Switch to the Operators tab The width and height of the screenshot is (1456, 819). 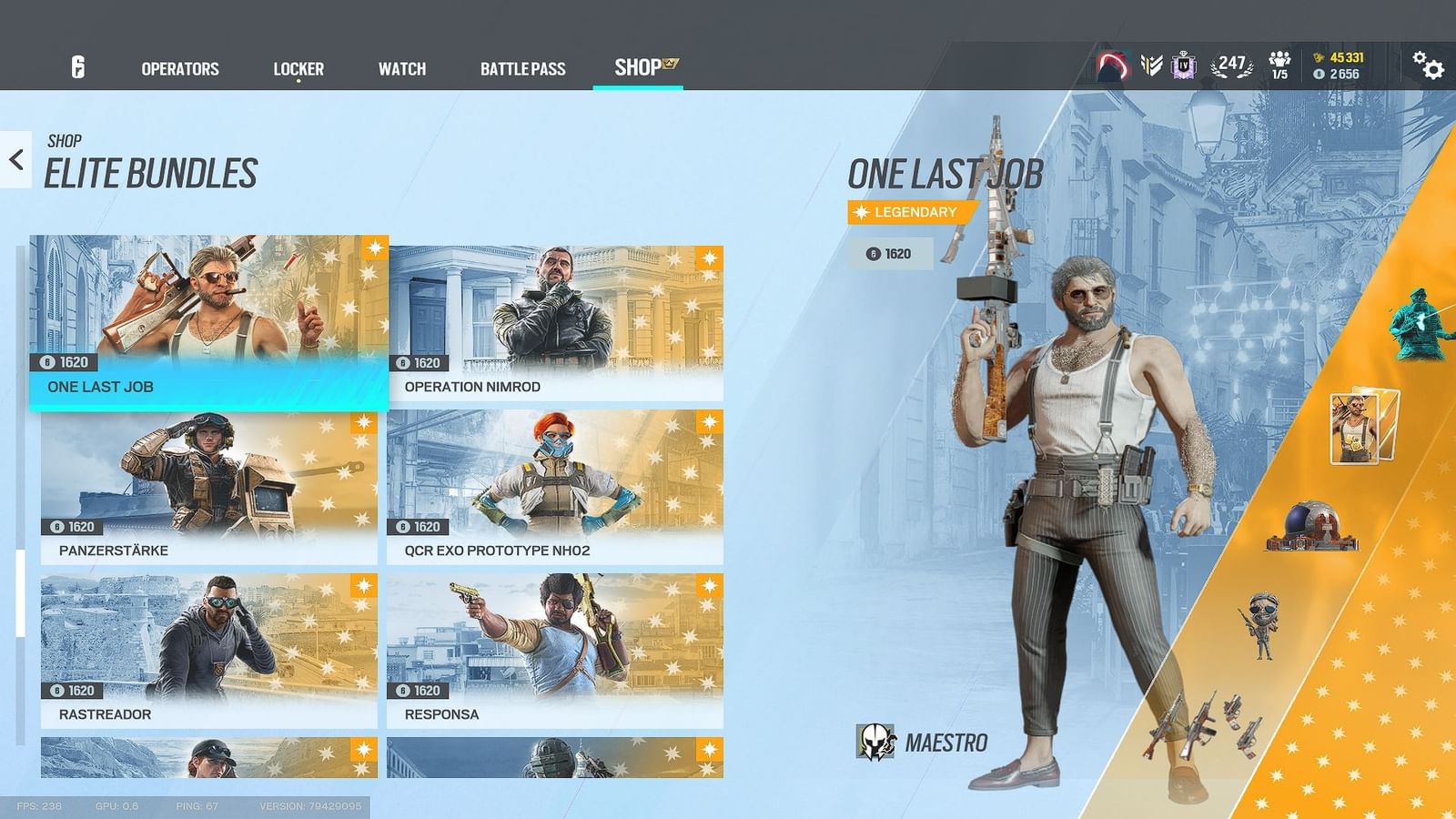(x=179, y=68)
